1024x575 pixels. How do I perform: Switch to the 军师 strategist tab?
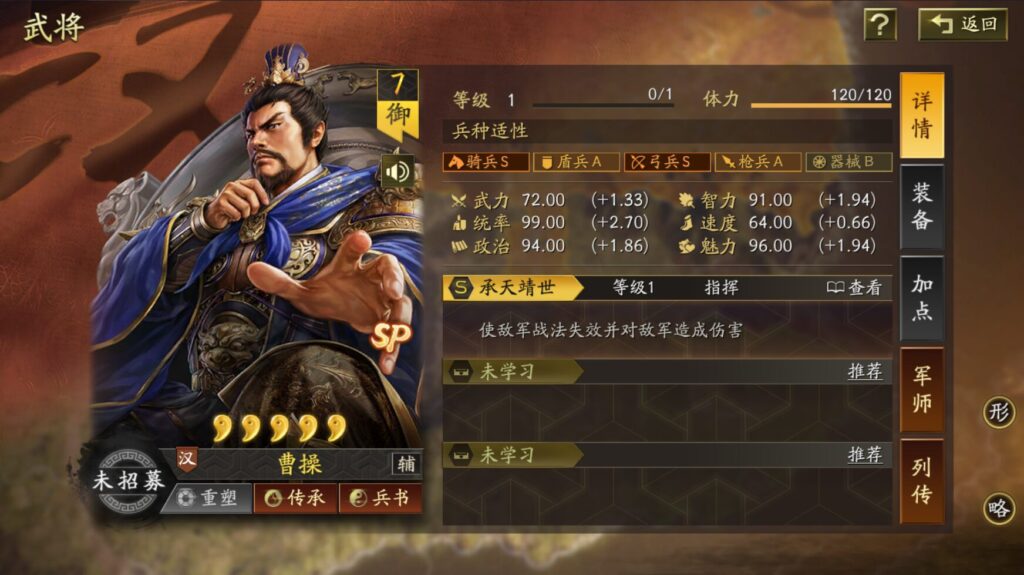click(x=921, y=390)
